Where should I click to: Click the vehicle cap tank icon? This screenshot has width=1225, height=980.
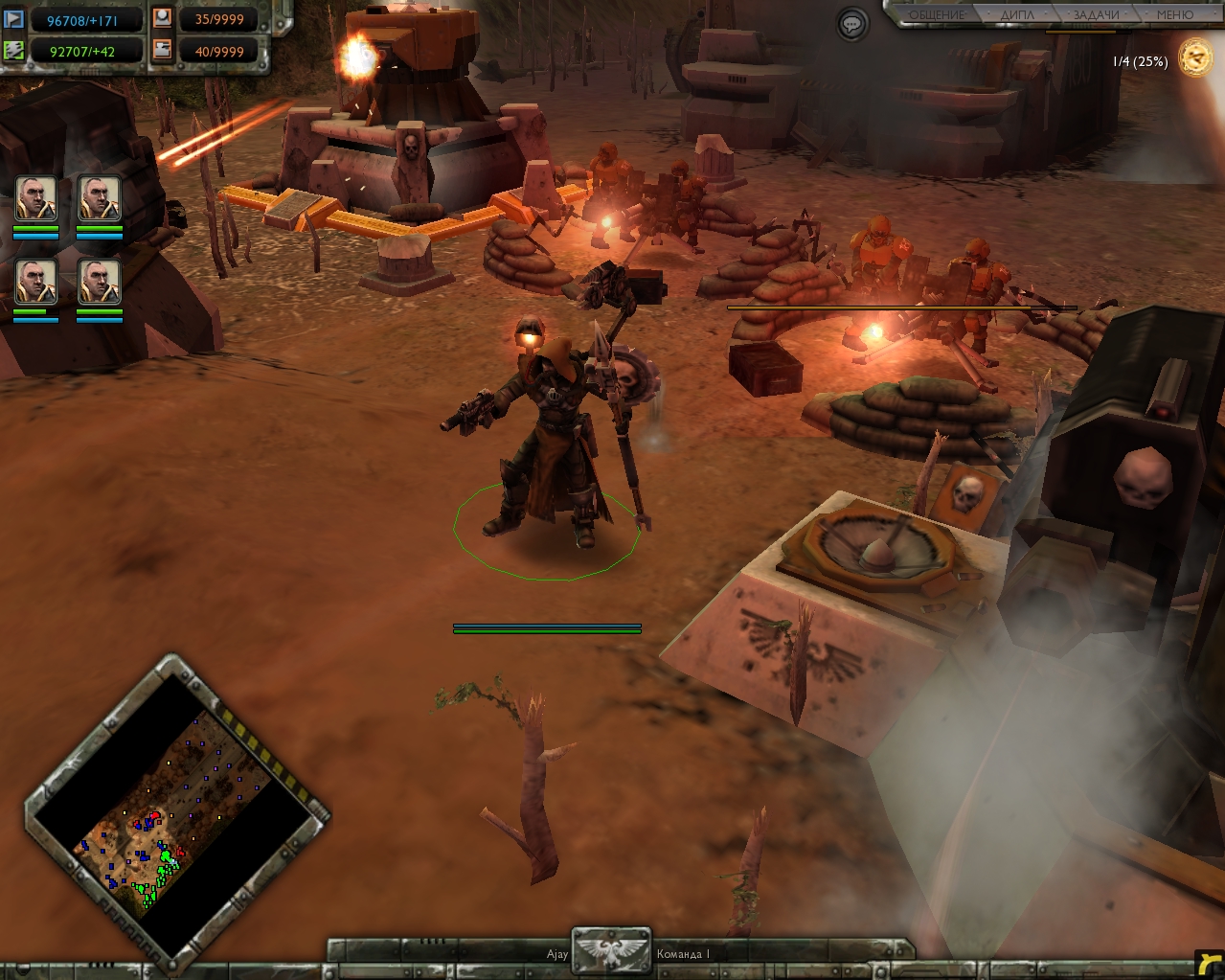(x=162, y=50)
